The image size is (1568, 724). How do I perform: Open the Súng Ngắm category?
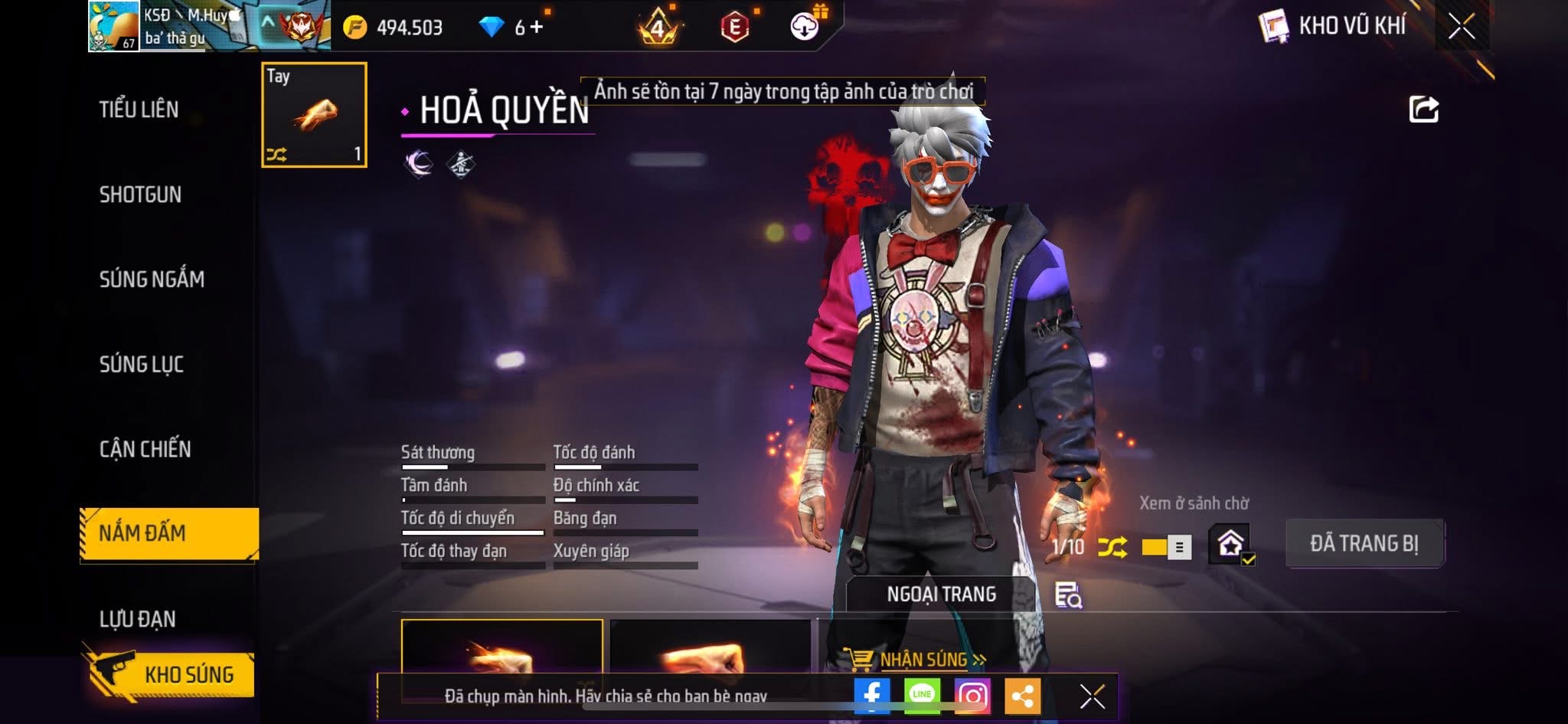[x=152, y=279]
